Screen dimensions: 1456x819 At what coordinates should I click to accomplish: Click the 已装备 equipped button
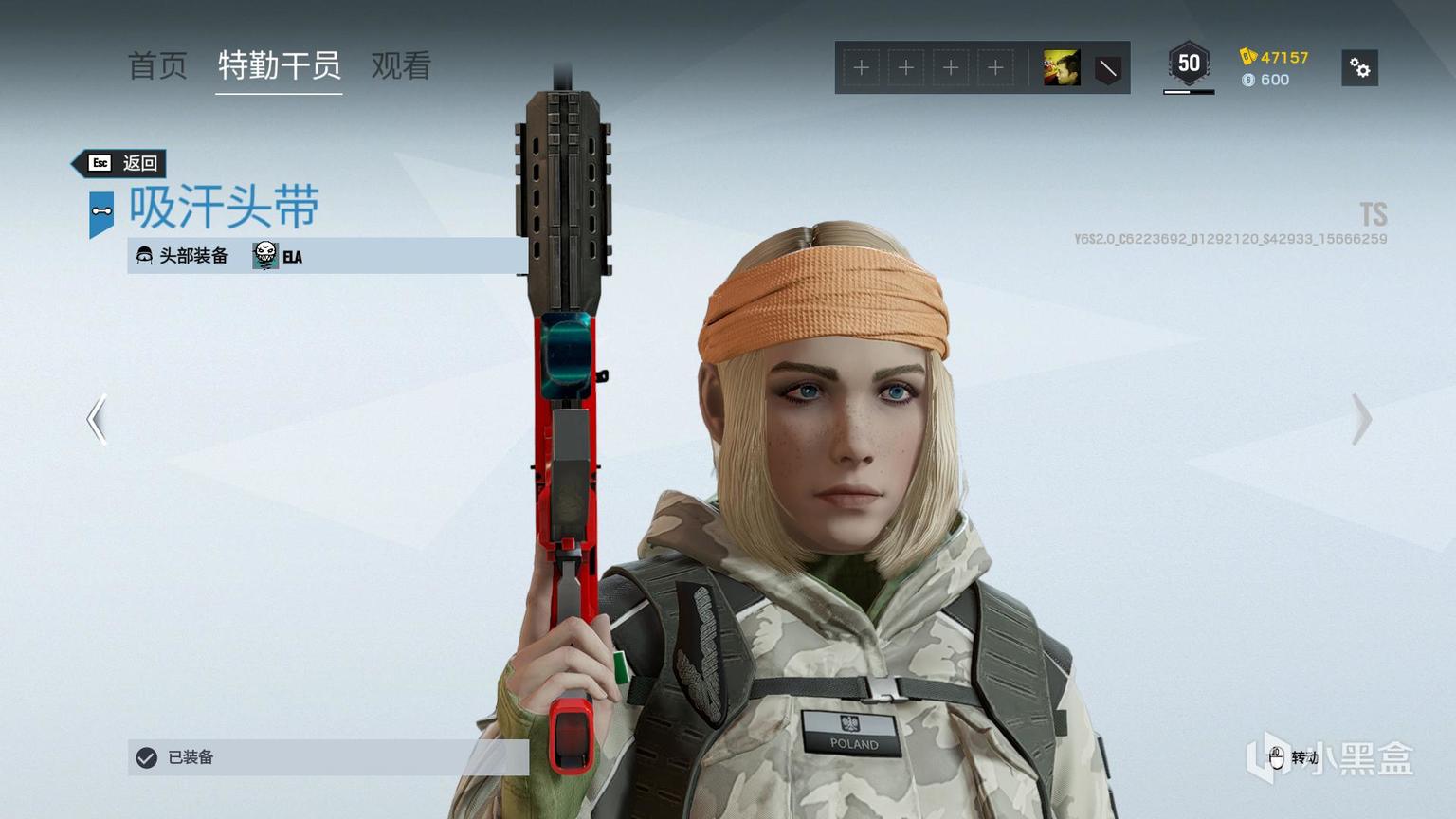[x=327, y=757]
